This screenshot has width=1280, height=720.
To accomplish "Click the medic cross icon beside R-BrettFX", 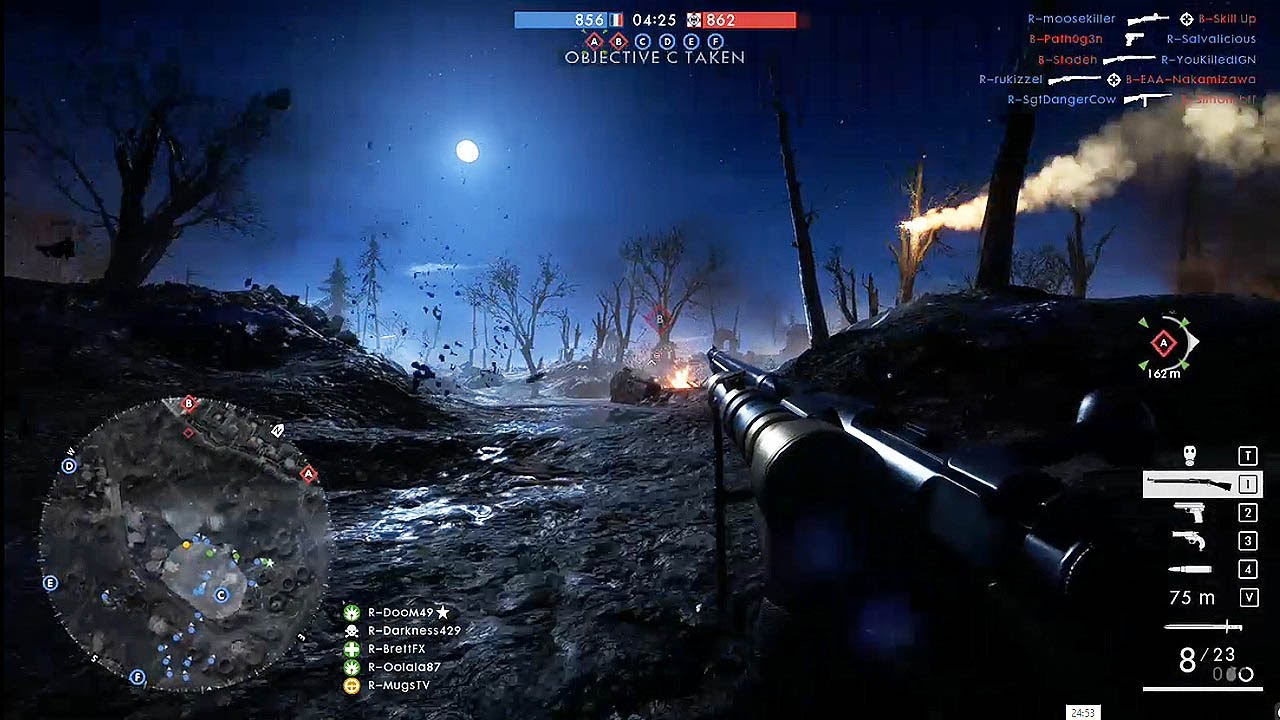I will pyautogui.click(x=352, y=650).
